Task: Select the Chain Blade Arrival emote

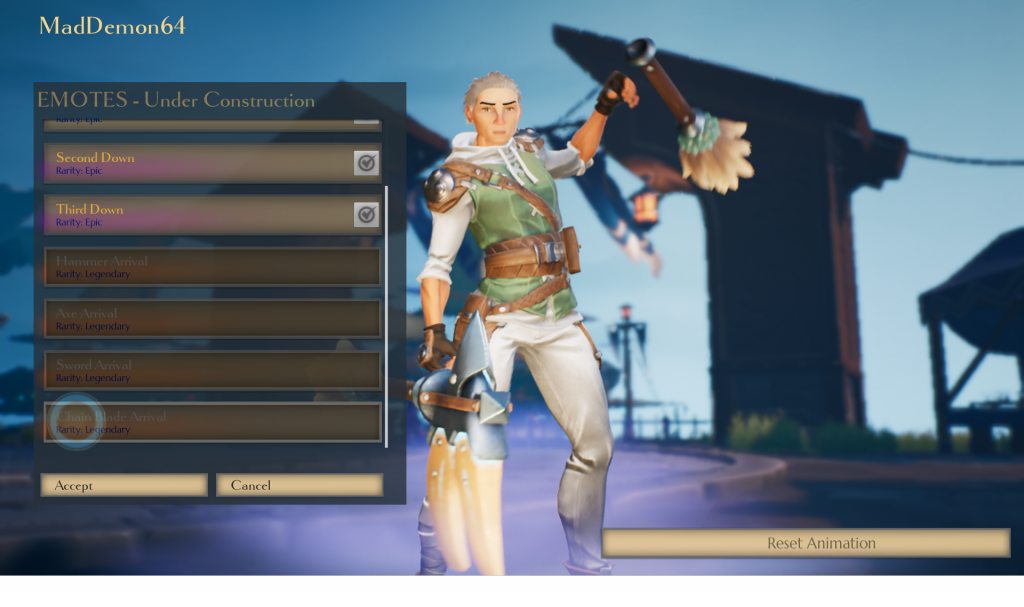Action: click(x=212, y=422)
